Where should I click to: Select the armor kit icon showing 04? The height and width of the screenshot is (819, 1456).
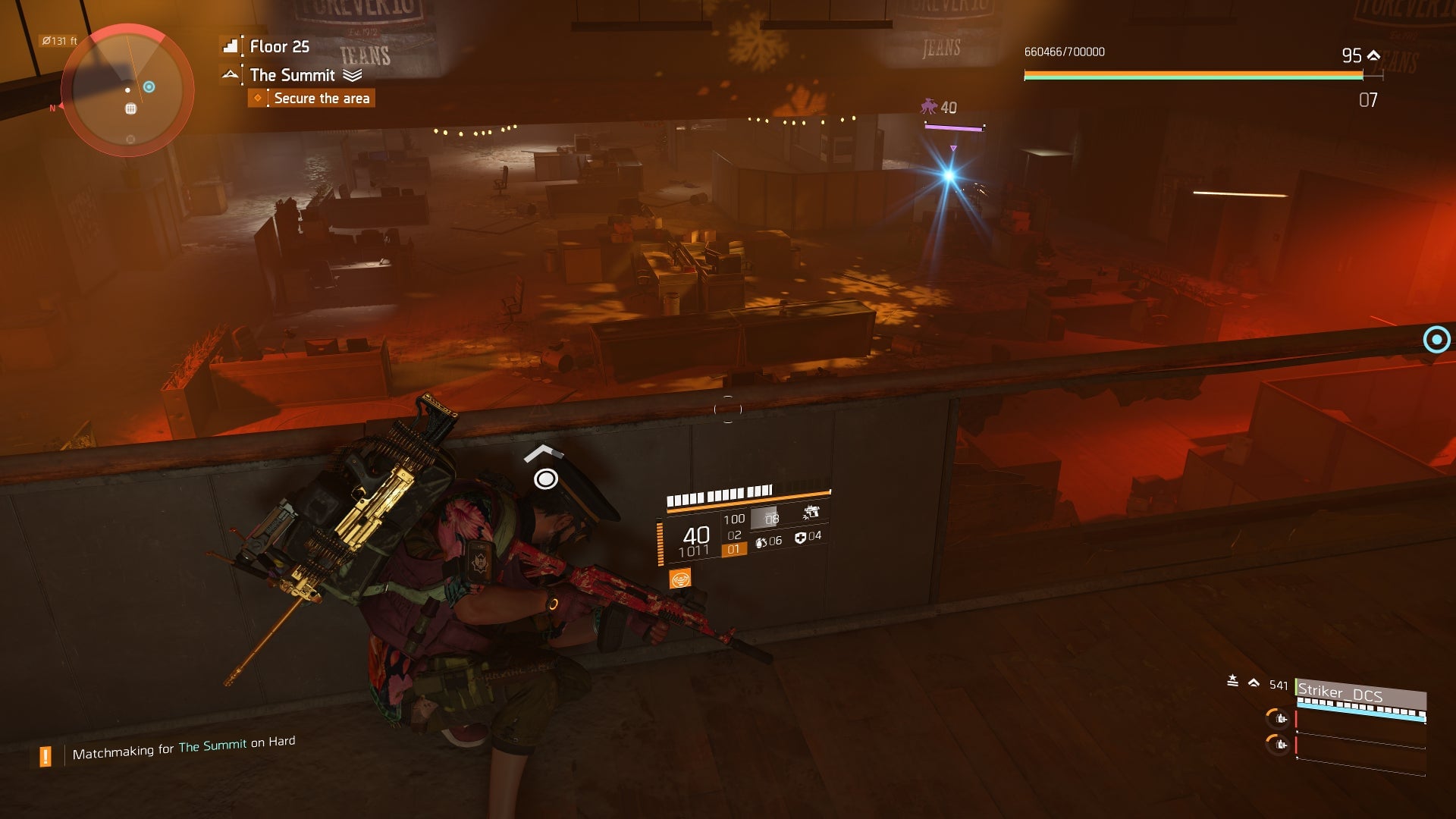click(801, 538)
